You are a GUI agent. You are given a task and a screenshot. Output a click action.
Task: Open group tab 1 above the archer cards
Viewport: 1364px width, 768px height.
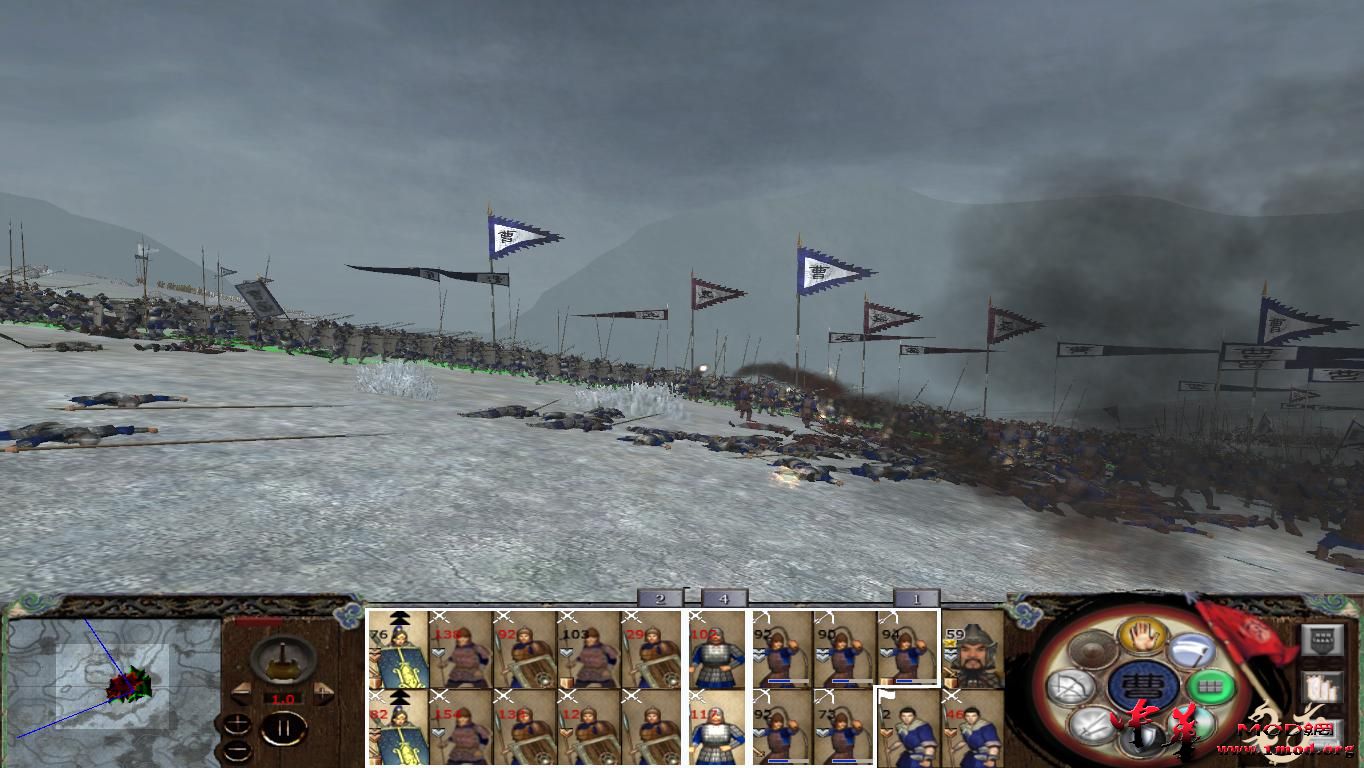coord(917,599)
